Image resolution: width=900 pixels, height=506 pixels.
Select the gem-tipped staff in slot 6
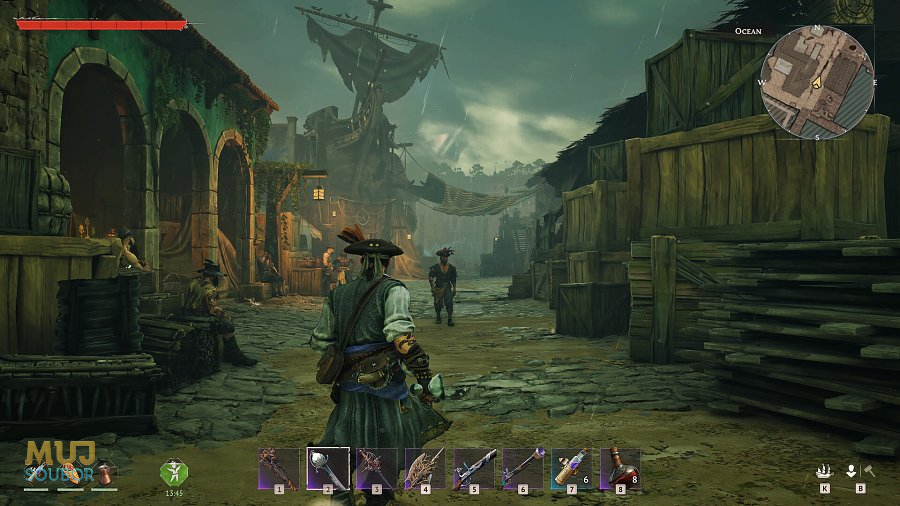[x=522, y=467]
